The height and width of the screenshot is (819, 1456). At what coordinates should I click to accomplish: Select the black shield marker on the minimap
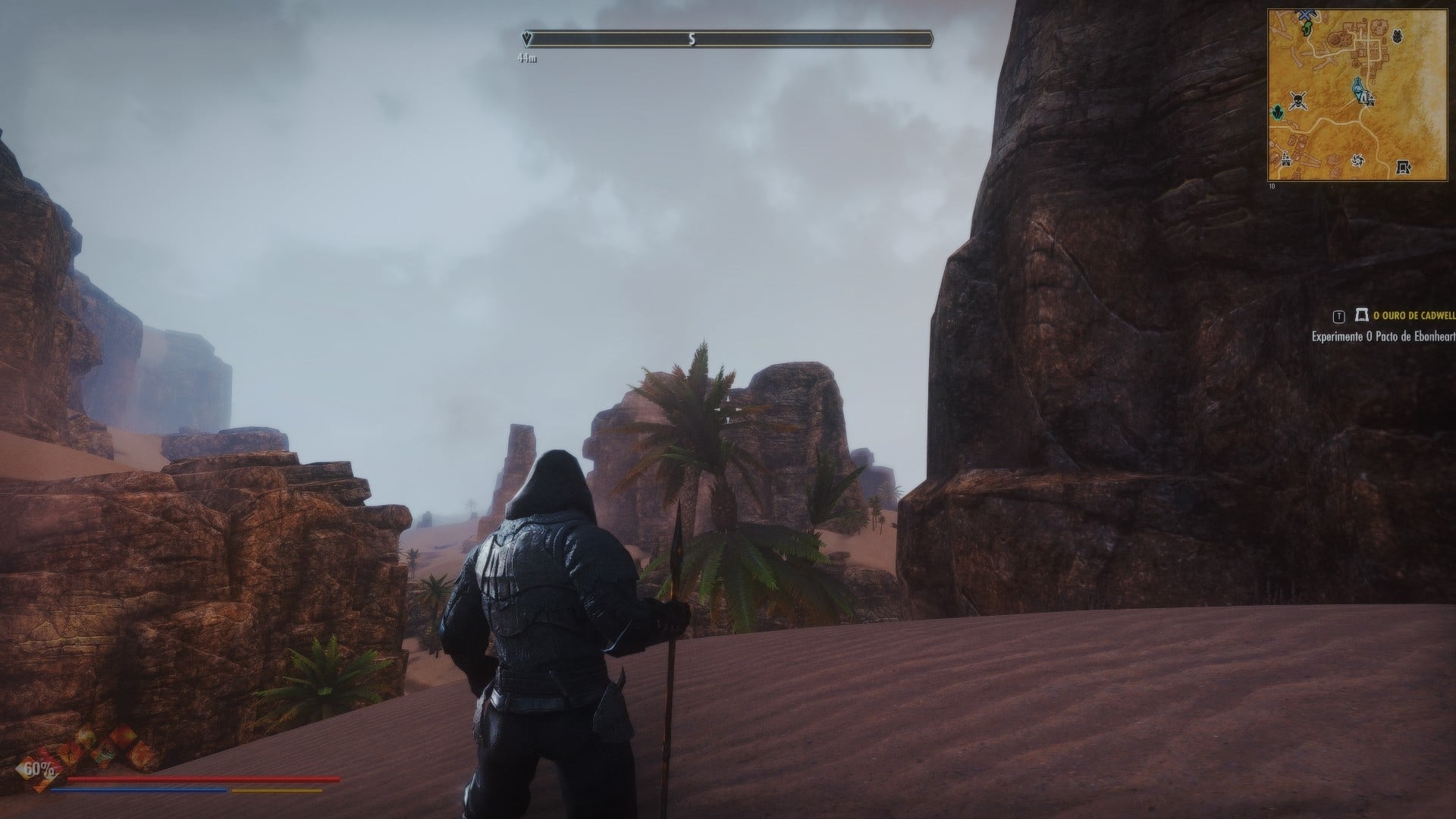coord(1398,35)
